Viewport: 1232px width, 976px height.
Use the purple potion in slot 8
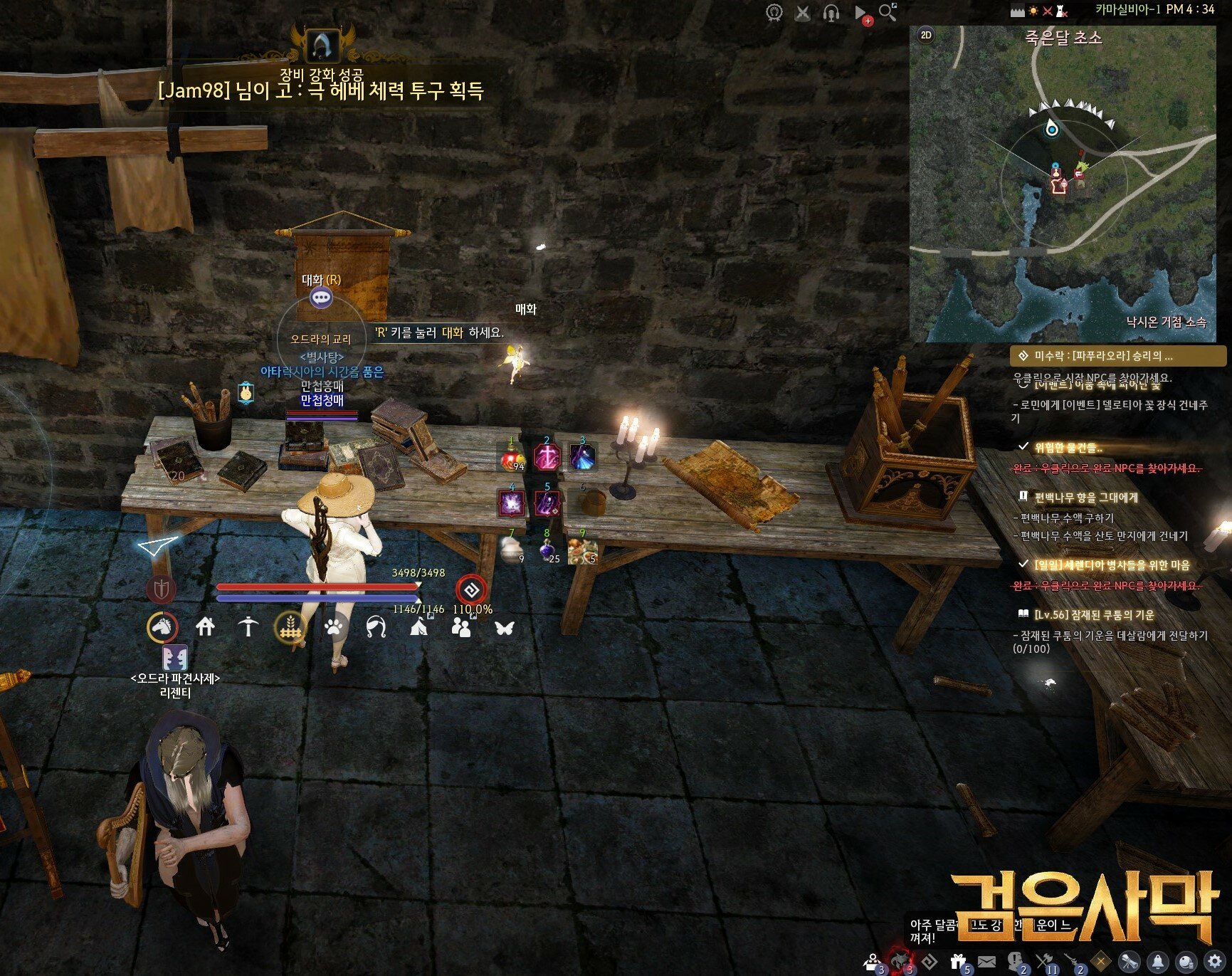click(x=547, y=550)
